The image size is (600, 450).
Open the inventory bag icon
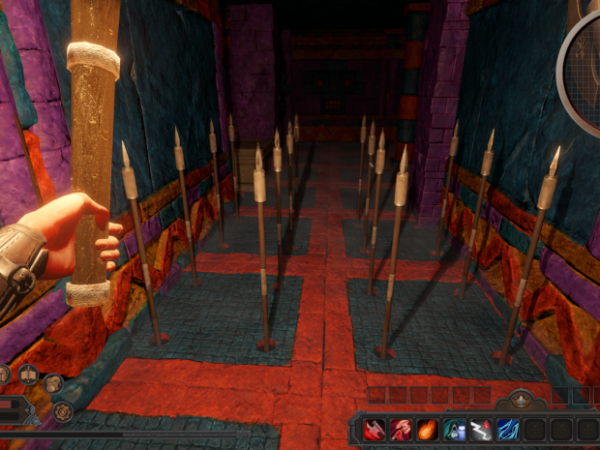[53, 383]
